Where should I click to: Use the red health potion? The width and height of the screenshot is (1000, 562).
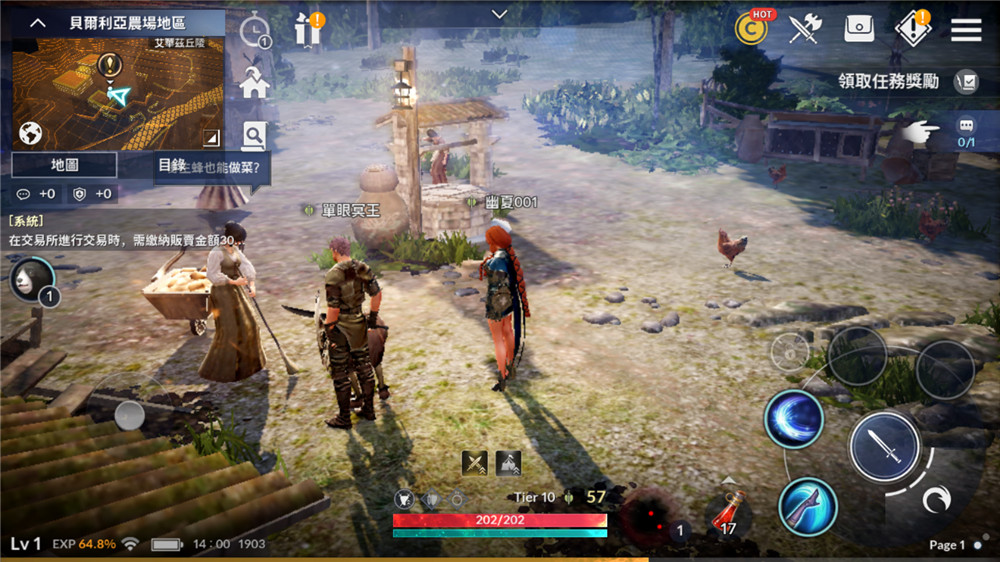pos(727,514)
